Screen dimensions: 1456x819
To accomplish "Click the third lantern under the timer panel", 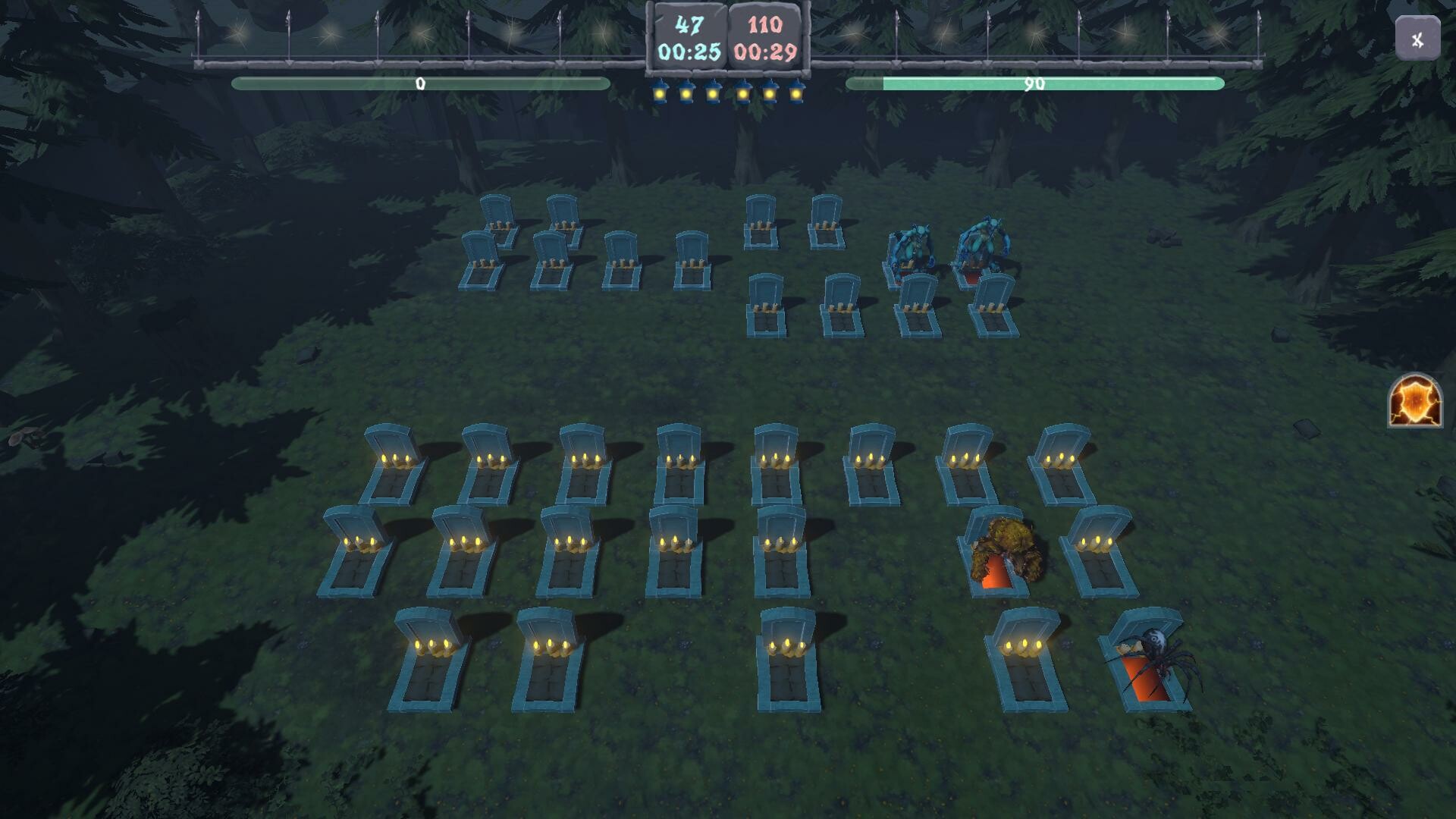I will point(714,91).
